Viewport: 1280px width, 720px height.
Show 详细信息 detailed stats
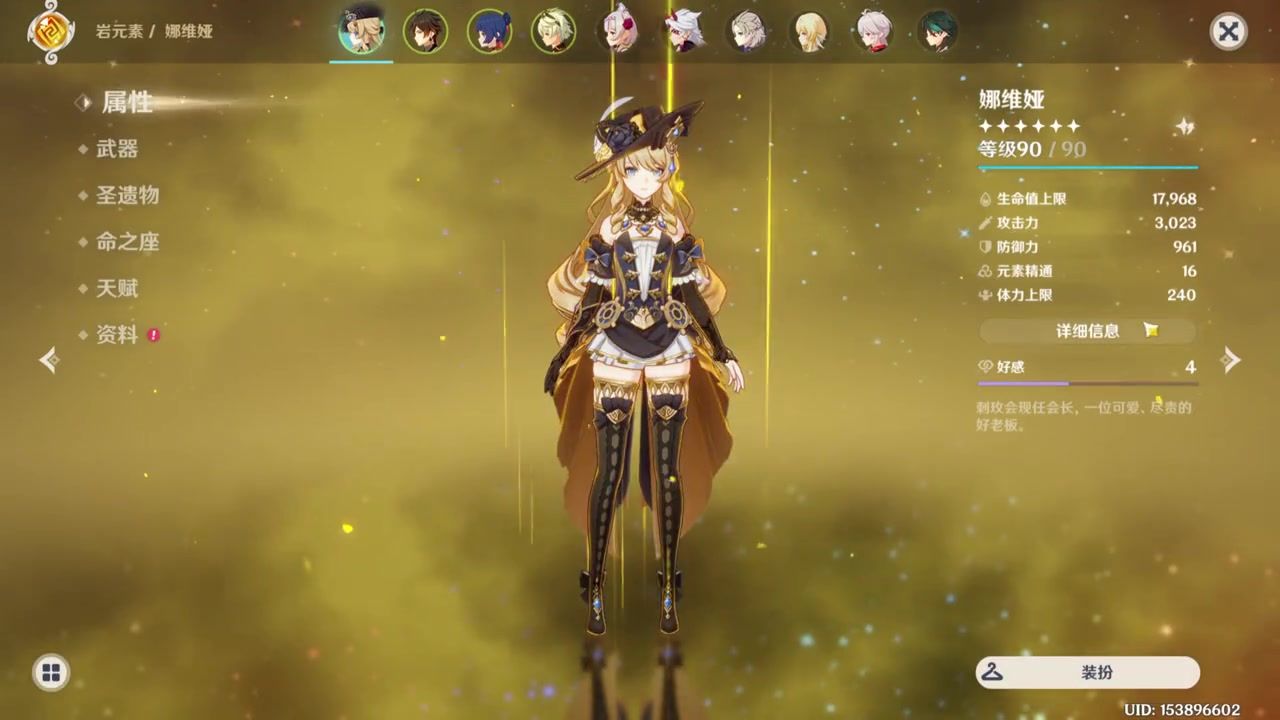tap(1087, 331)
